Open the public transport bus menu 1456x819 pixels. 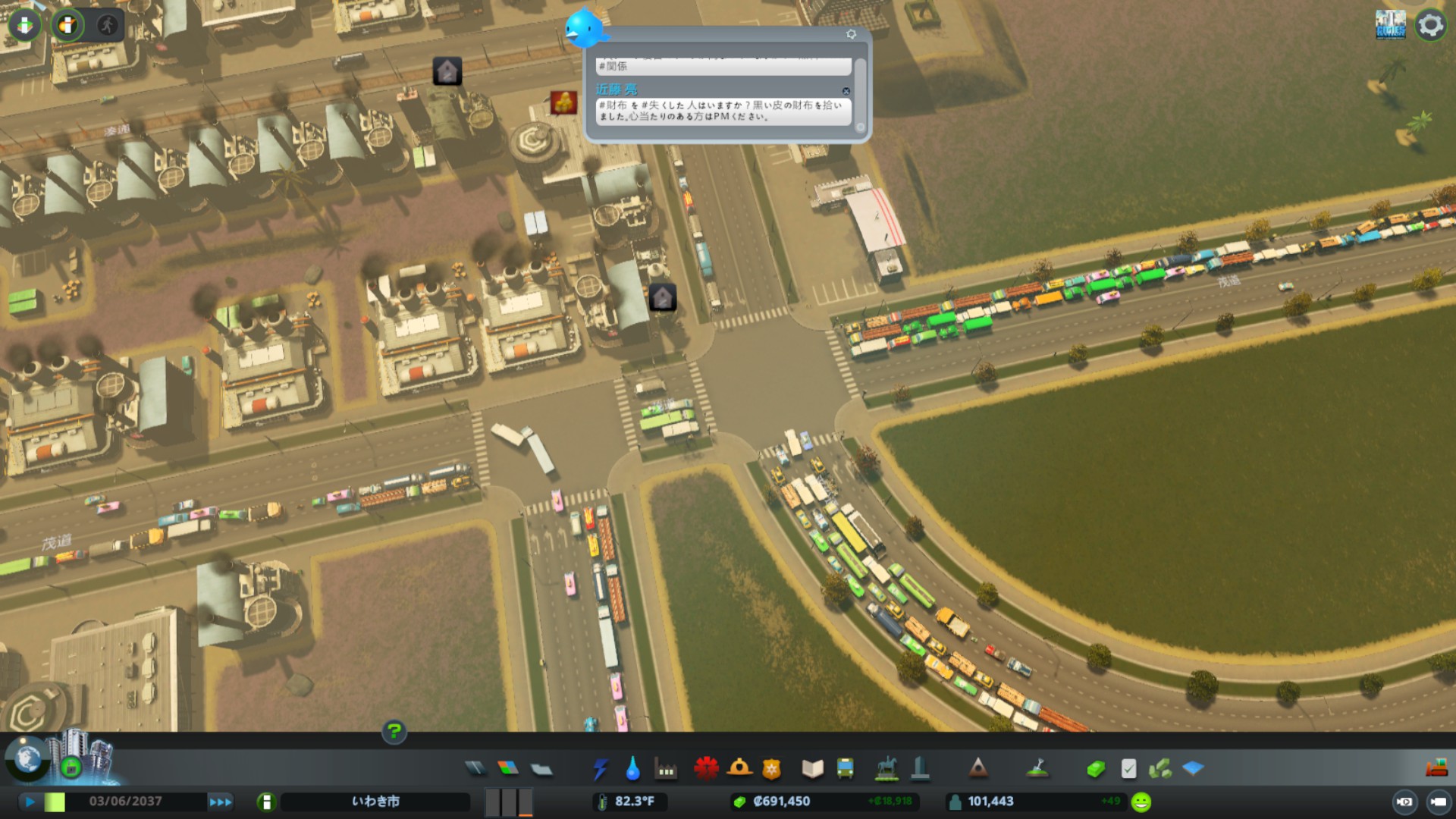tap(845, 769)
